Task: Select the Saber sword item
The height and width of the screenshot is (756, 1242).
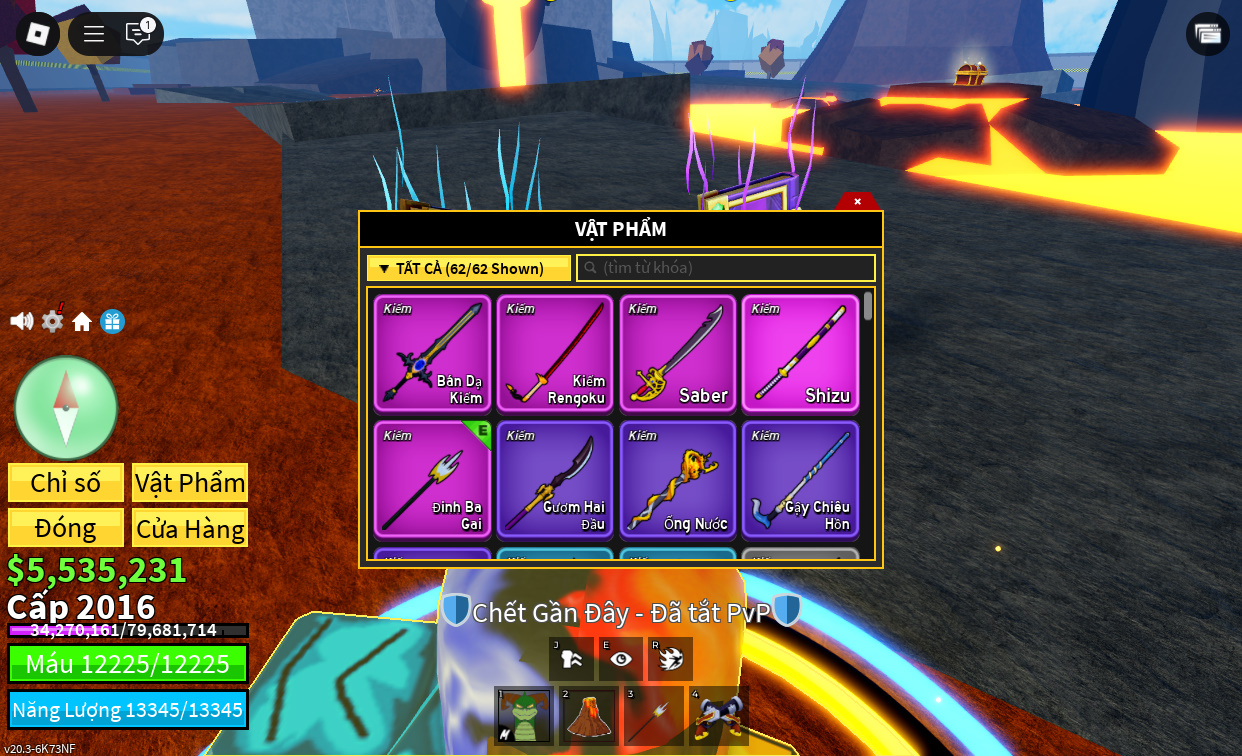Action: pos(678,353)
